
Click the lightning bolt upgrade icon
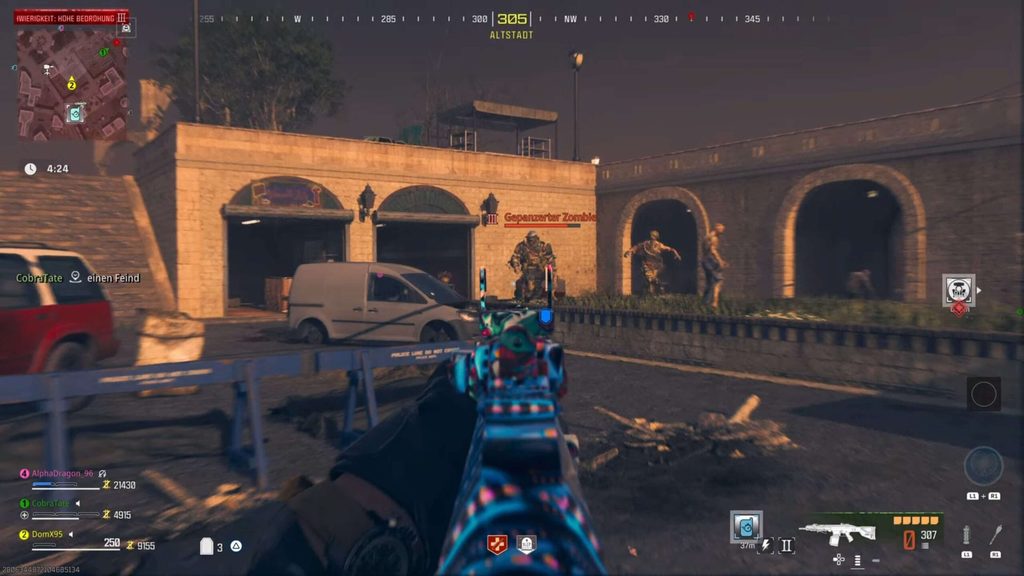pyautogui.click(x=766, y=545)
